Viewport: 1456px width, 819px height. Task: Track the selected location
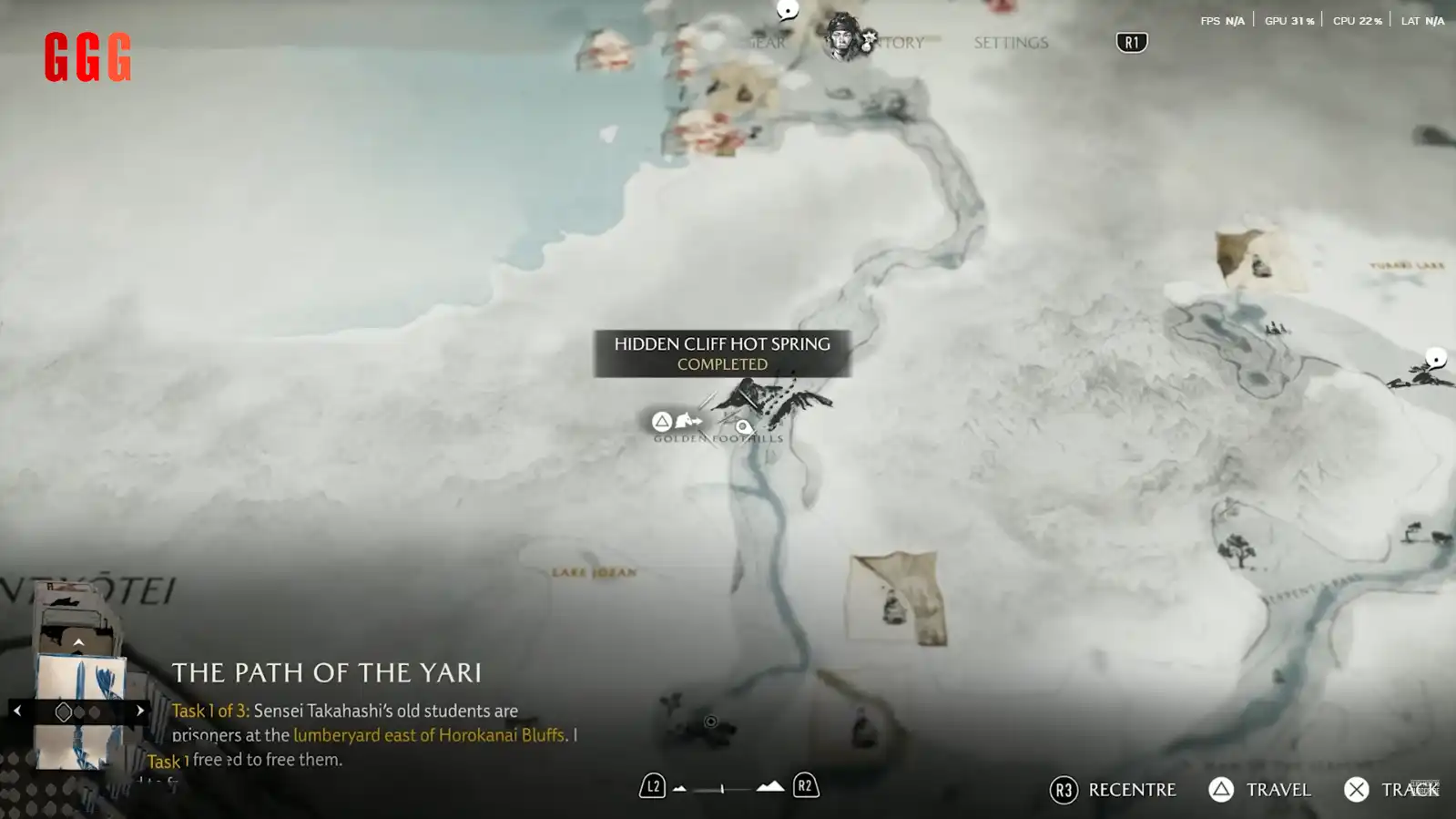point(1391,790)
